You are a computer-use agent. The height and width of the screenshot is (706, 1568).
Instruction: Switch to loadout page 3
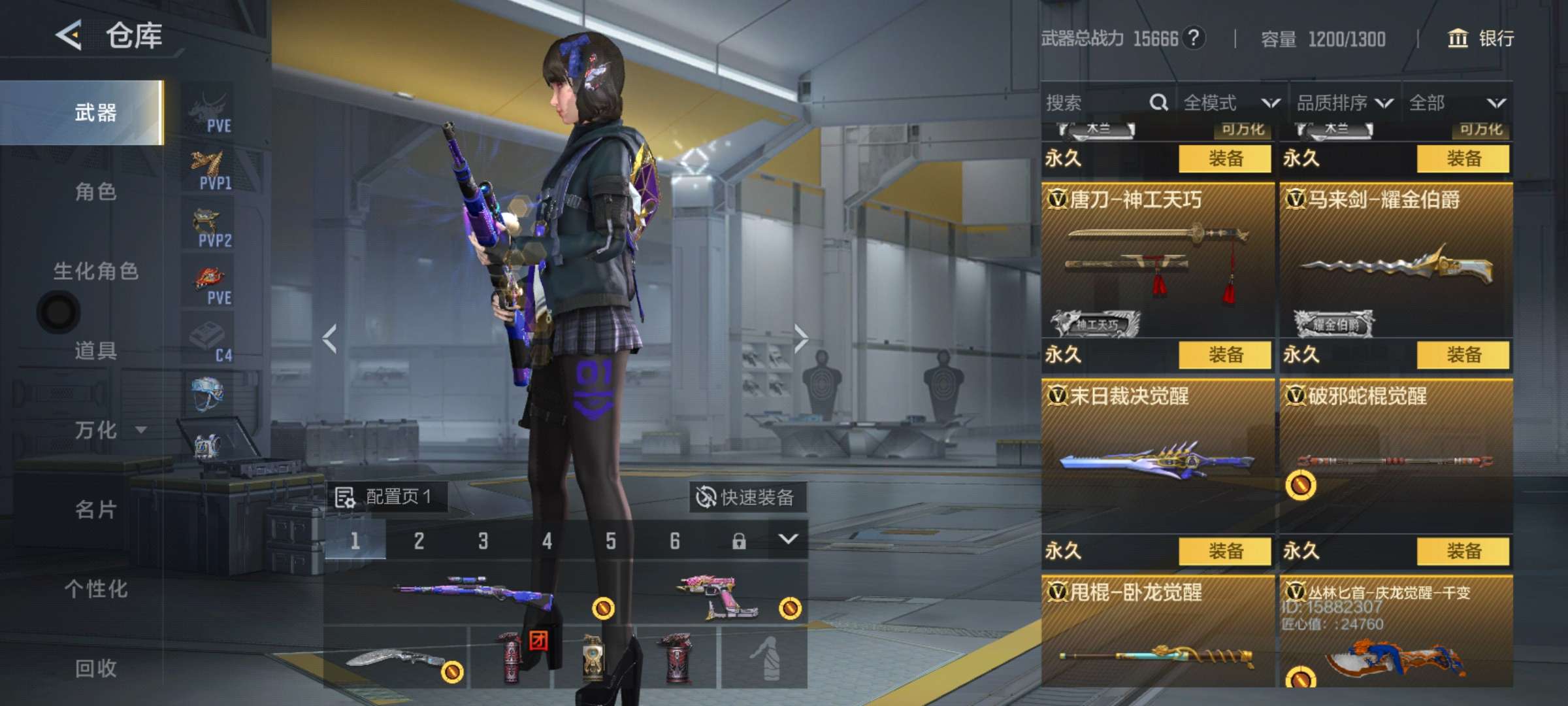483,541
